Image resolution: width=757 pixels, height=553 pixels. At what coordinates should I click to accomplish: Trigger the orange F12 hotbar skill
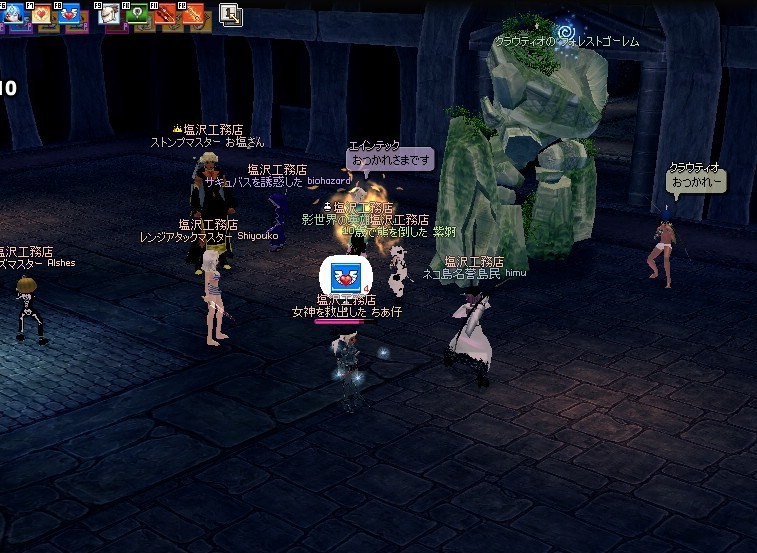tap(194, 14)
